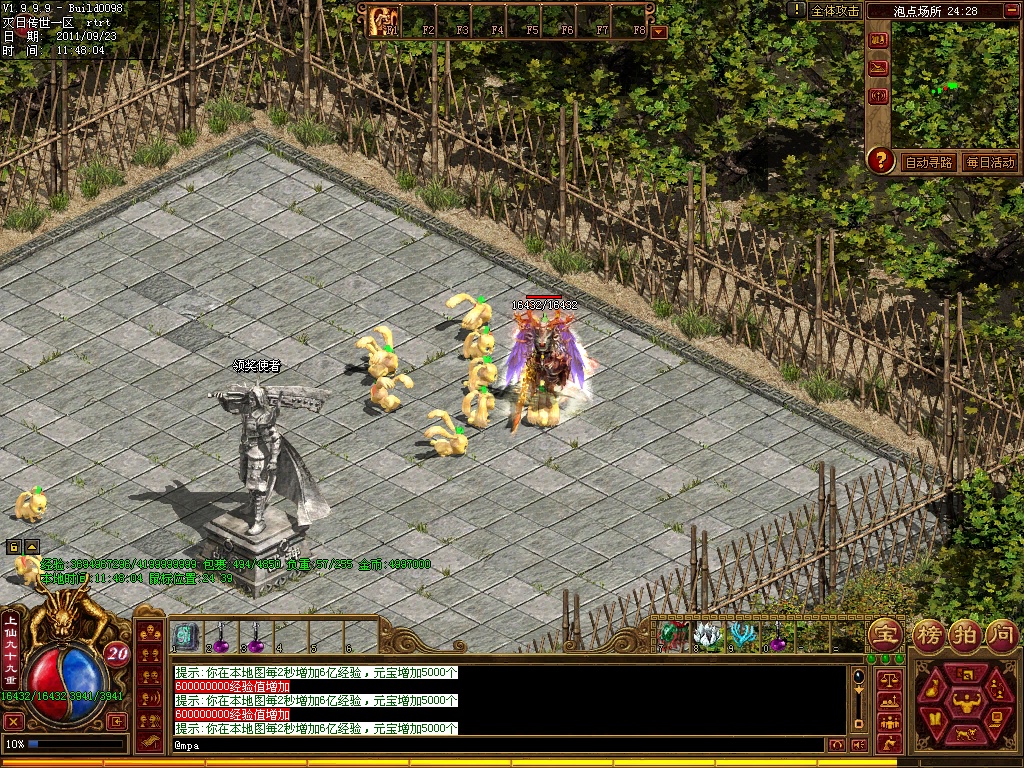Expand the skill bar dropdown arrow
This screenshot has height=768, width=1024.
(x=658, y=32)
